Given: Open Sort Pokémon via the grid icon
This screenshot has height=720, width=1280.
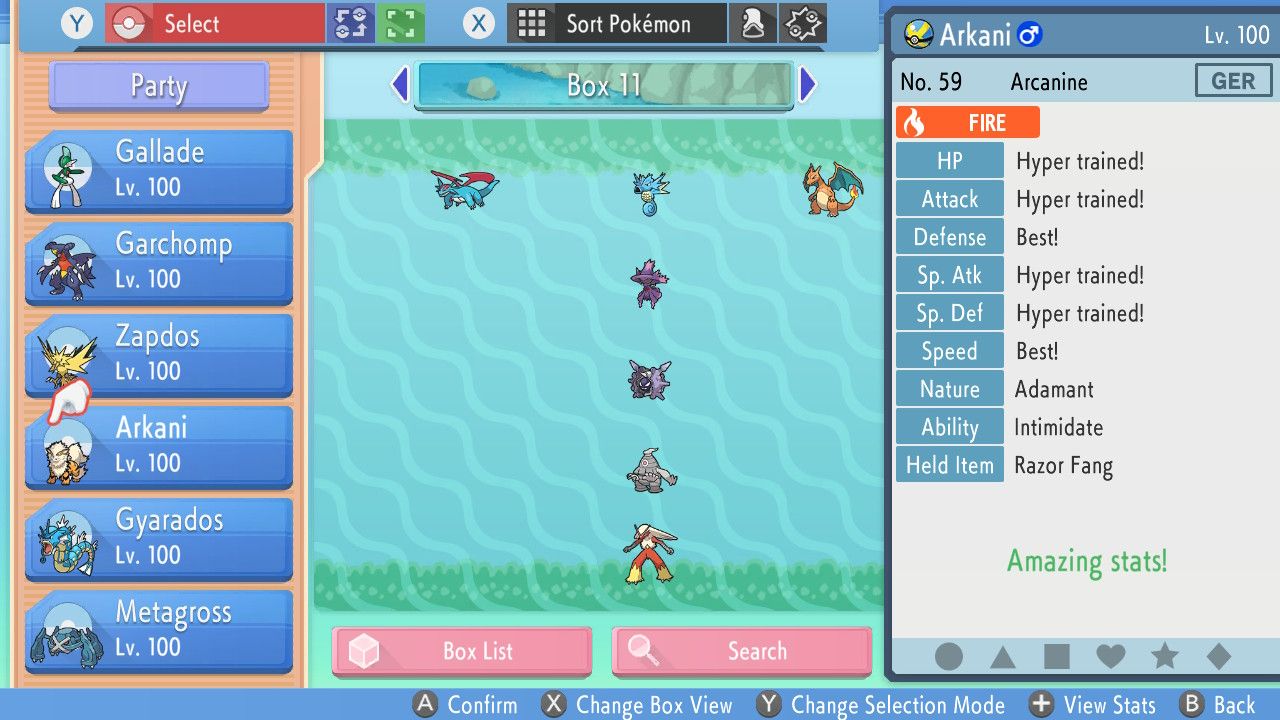Looking at the screenshot, I should tap(534, 24).
